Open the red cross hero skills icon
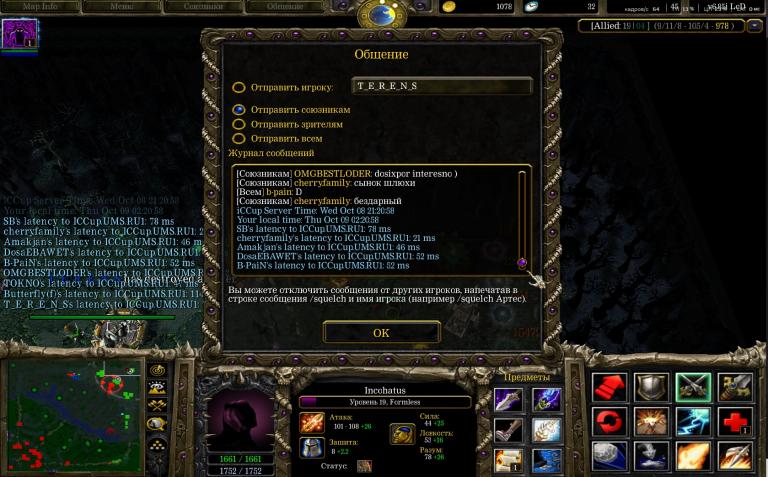Screen dimensions: 768x477 (x=735, y=421)
